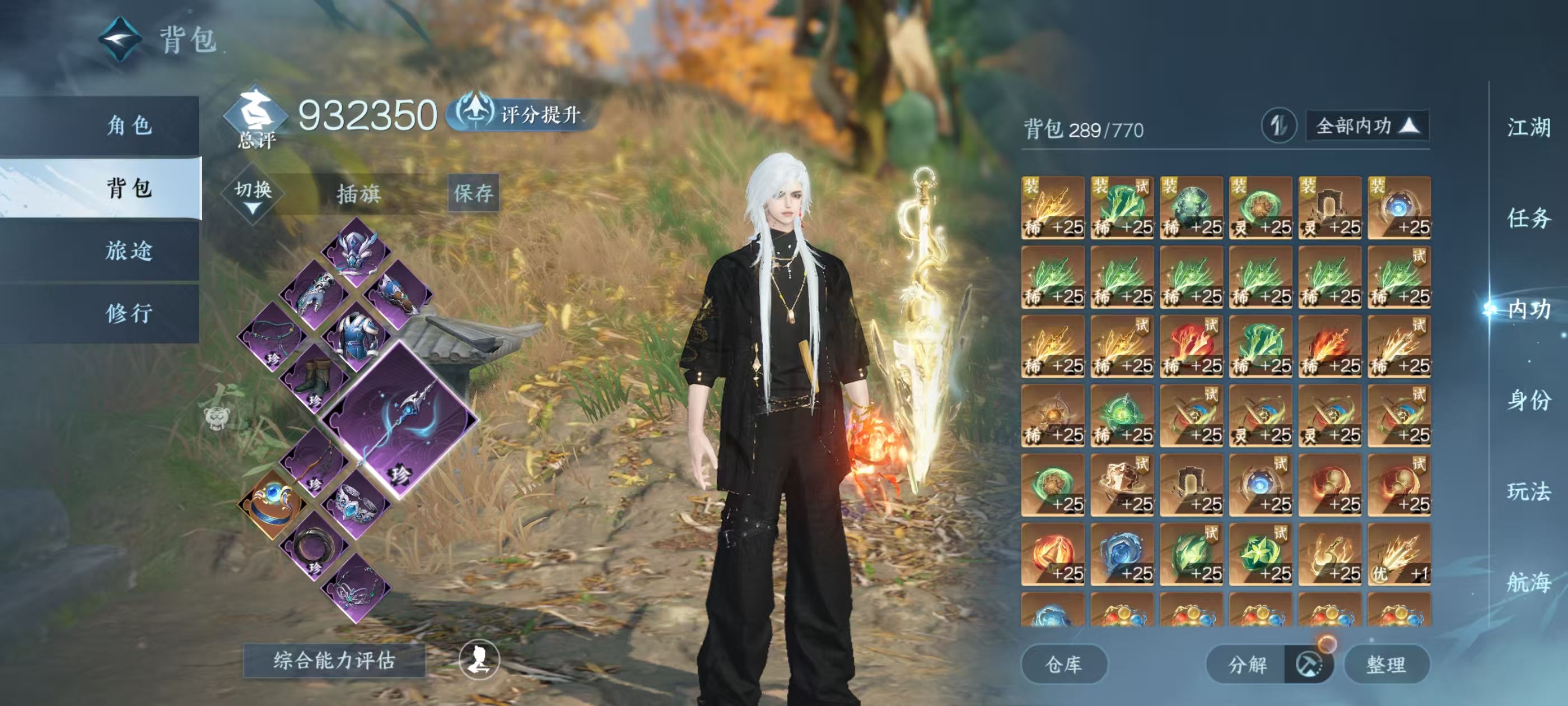Save the loadout with 保存
Viewport: 1568px width, 706px height.
[x=474, y=193]
